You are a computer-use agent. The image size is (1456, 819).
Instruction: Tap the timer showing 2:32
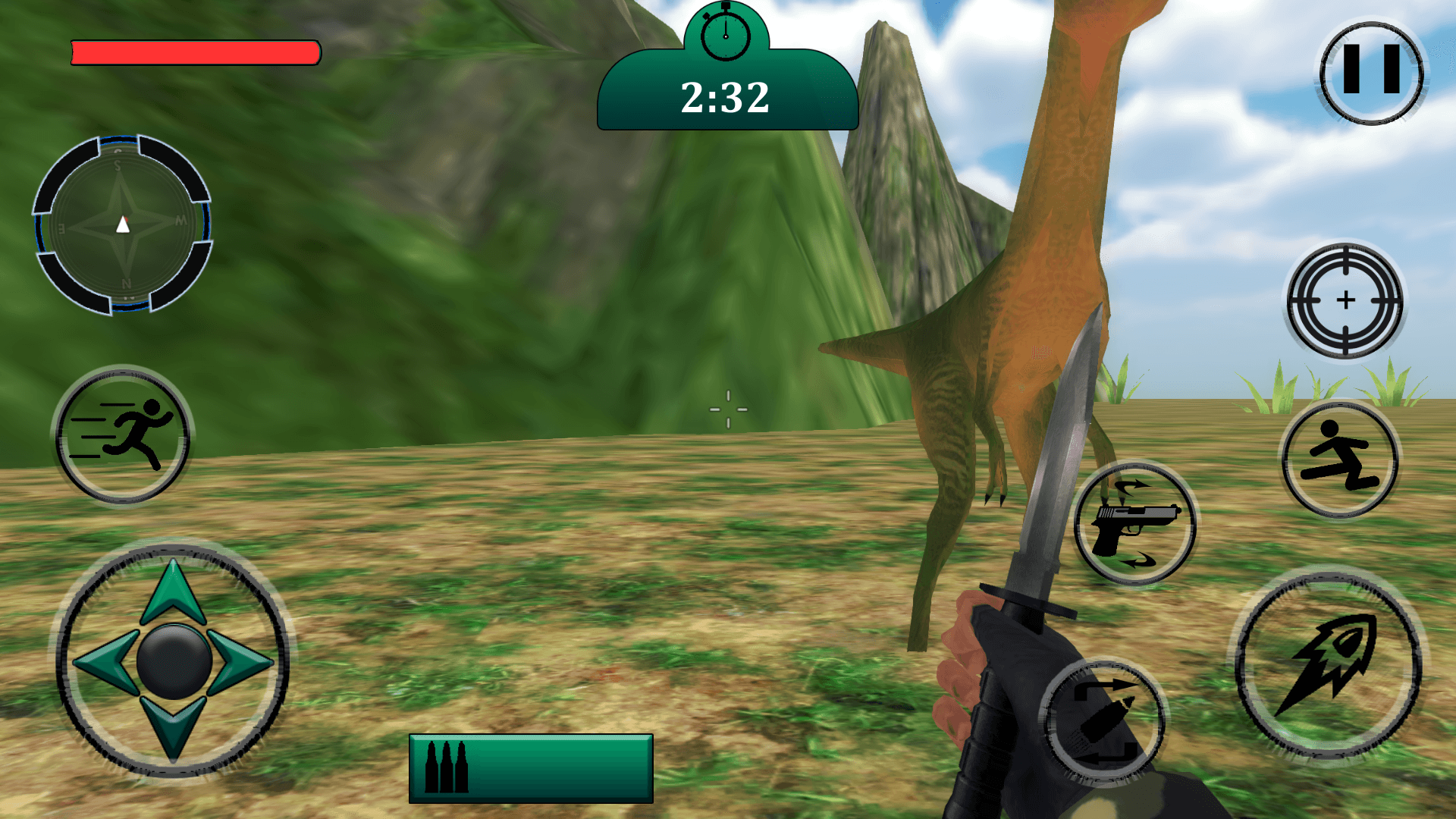[726, 98]
